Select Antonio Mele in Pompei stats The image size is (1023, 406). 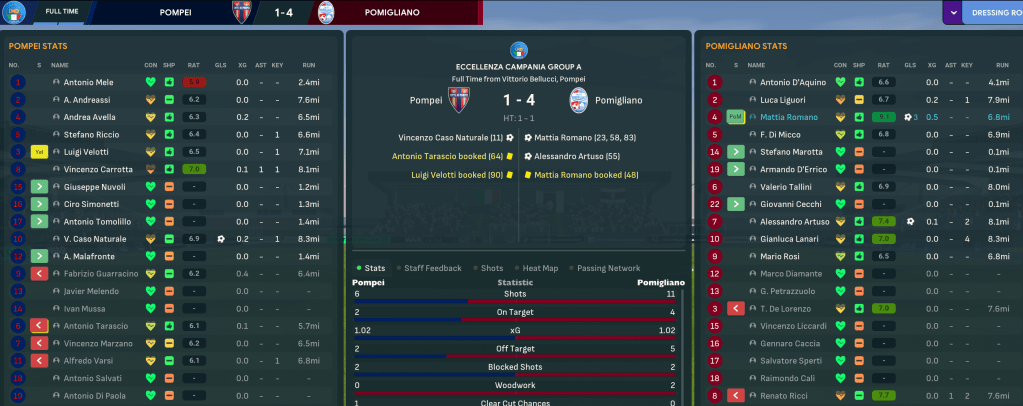coord(89,82)
